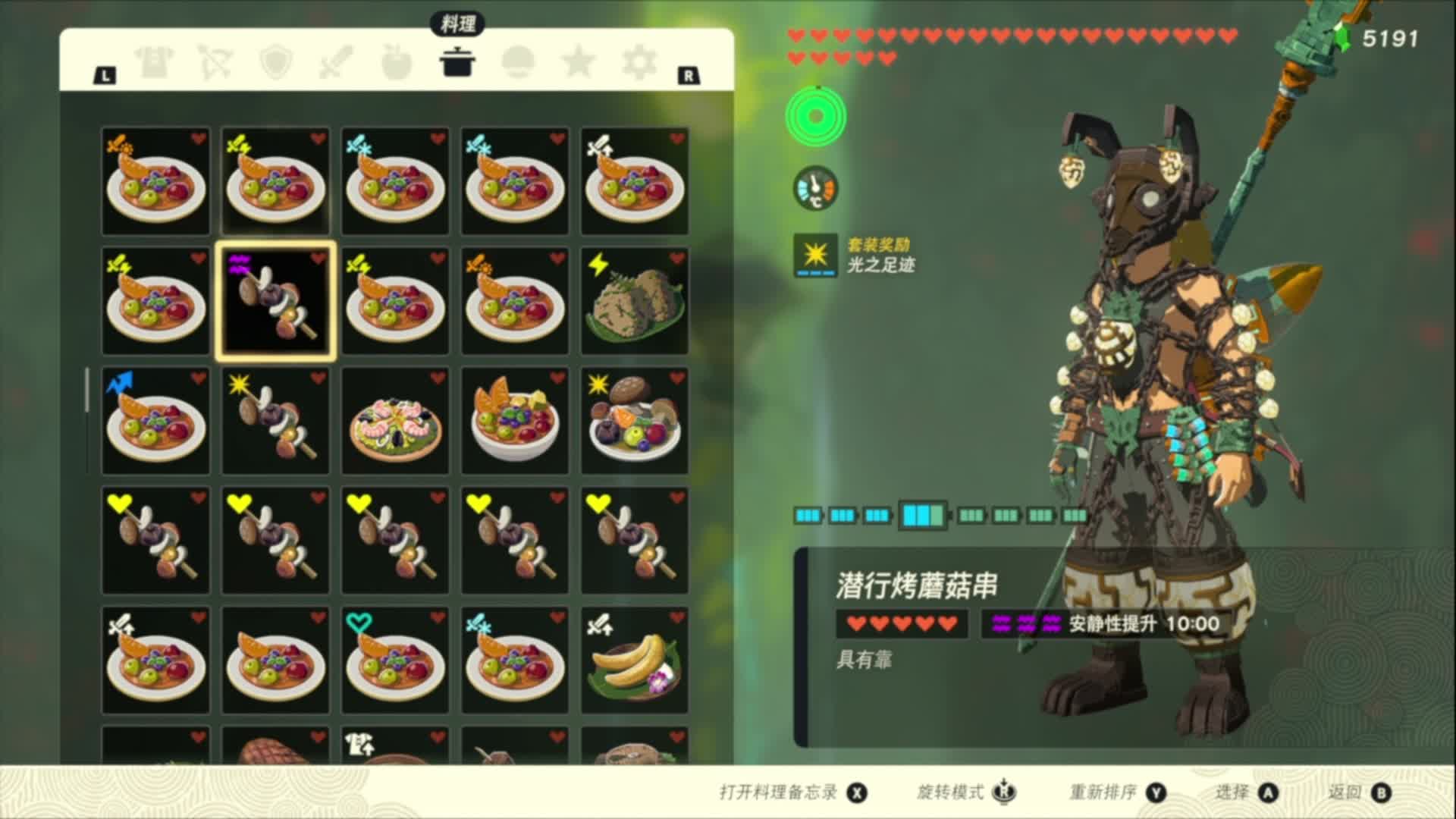Select the fried bananas dish
Screen dimensions: 1456x819
tap(635, 661)
